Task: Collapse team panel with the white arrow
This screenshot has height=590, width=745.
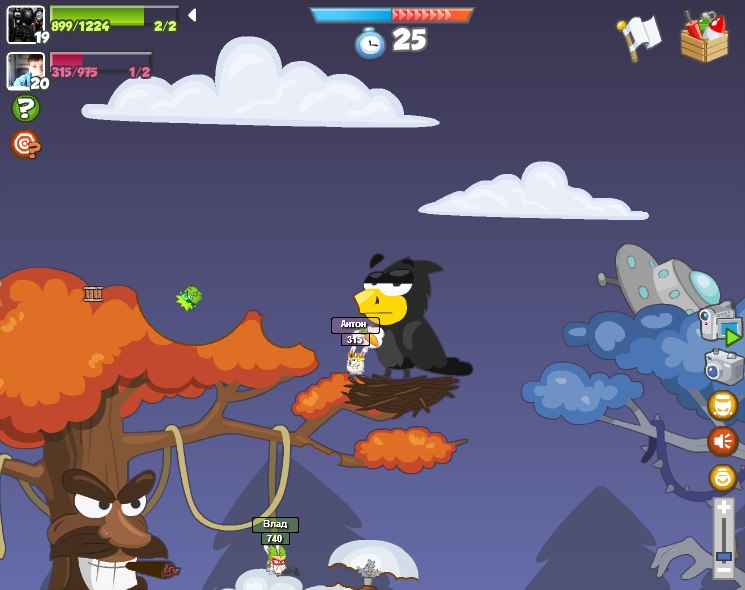Action: (192, 15)
